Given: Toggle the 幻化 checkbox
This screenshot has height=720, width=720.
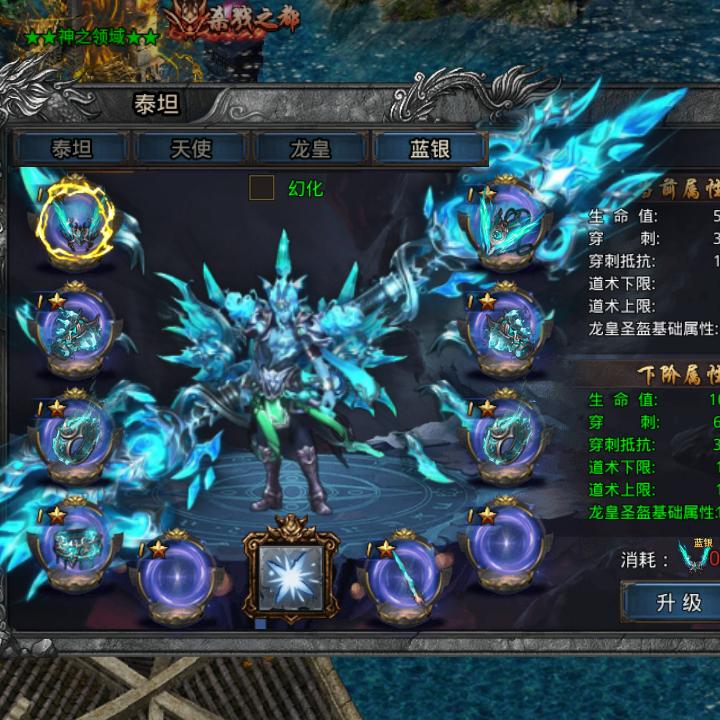Looking at the screenshot, I should tap(261, 187).
